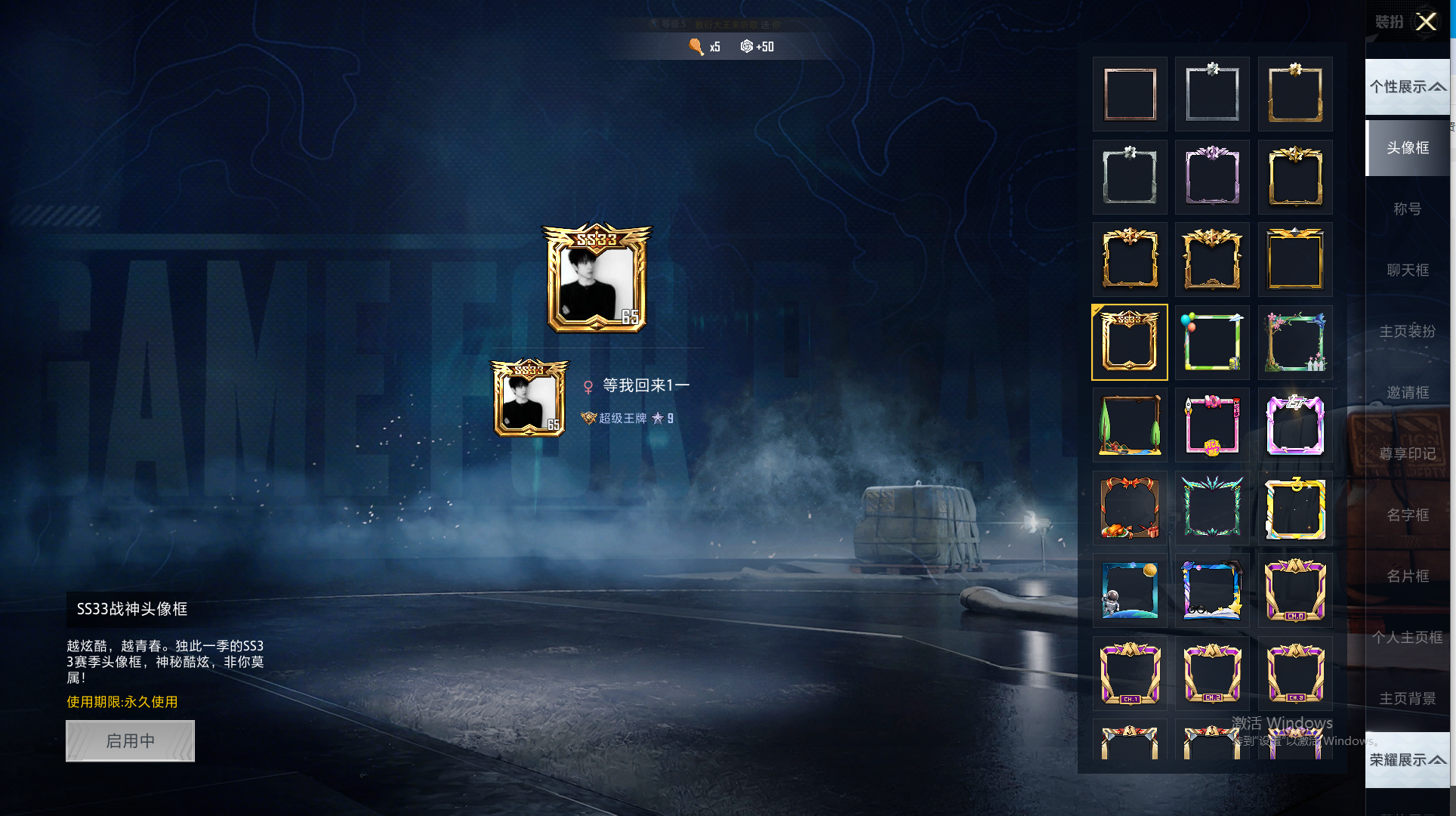Image resolution: width=1456 pixels, height=816 pixels.
Task: Choose the green balloon party avatar frame
Action: pos(1212,342)
